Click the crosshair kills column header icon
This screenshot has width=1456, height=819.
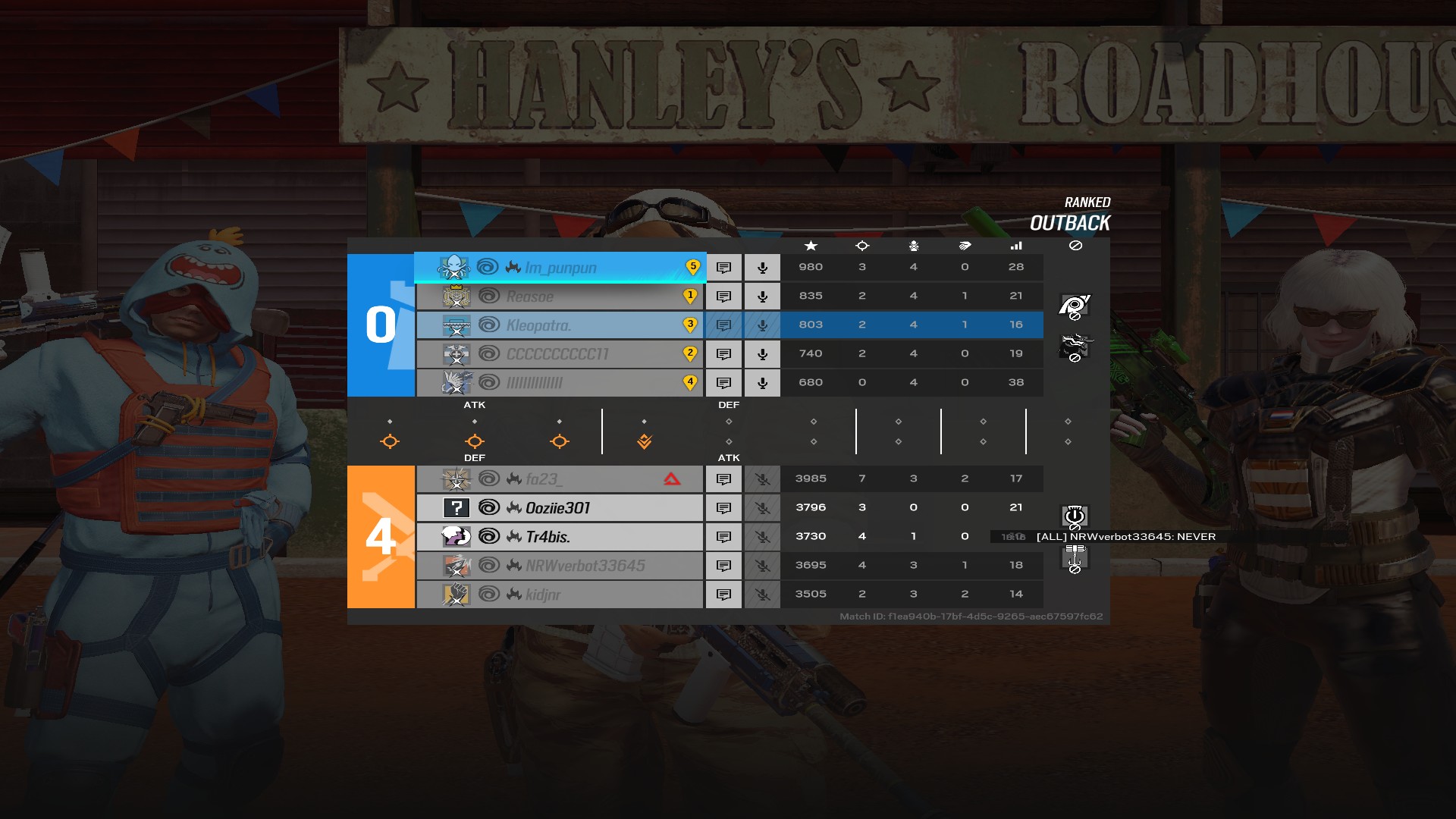862,246
